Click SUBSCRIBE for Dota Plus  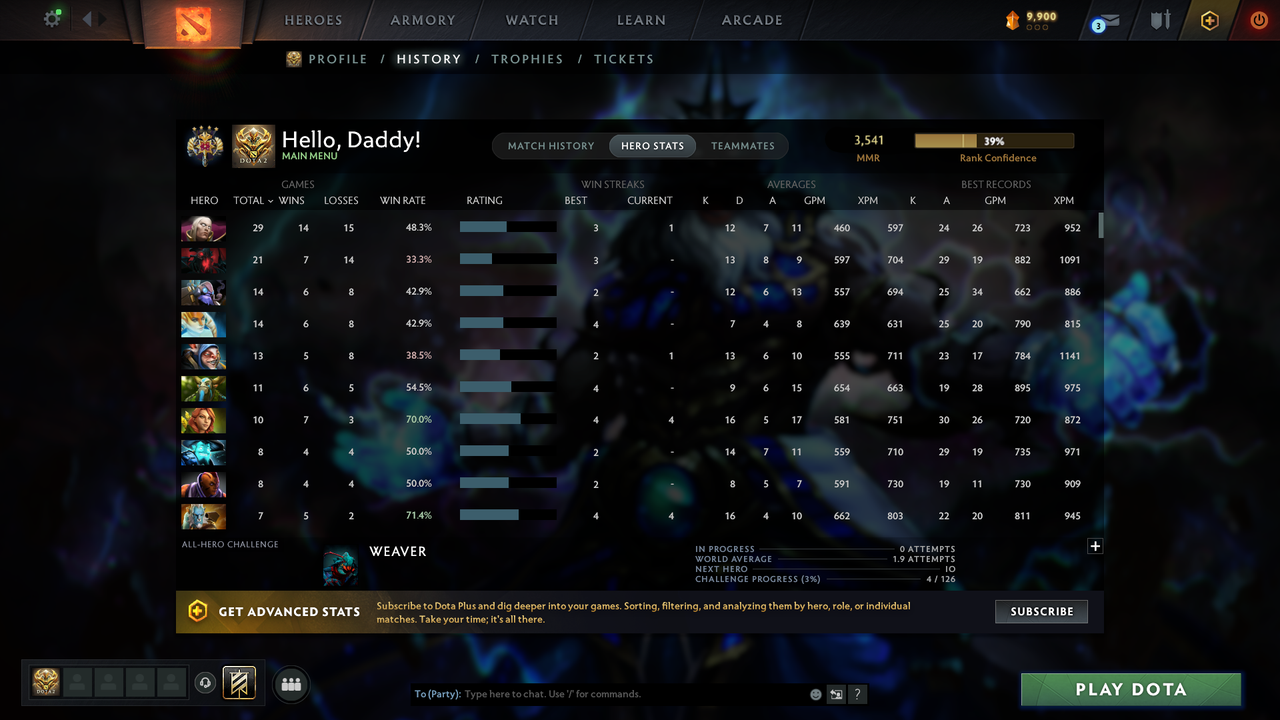tap(1041, 611)
